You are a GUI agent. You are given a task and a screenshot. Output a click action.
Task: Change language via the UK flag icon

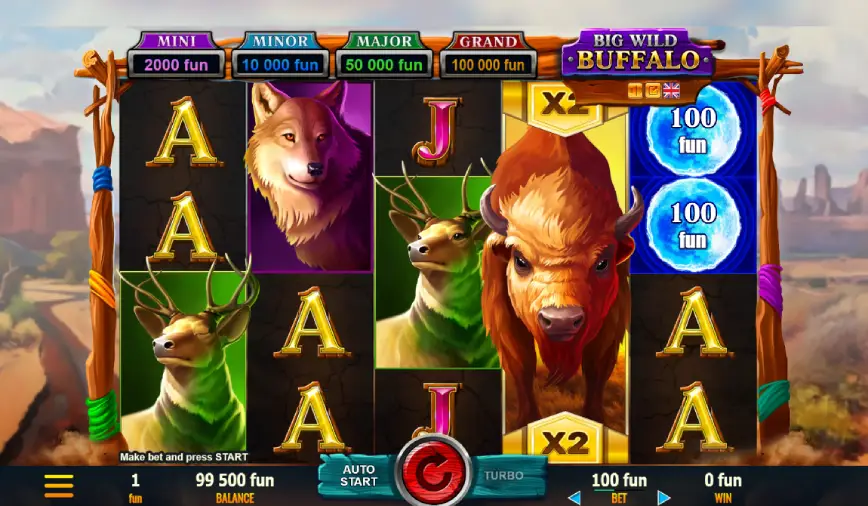pyautogui.click(x=671, y=90)
